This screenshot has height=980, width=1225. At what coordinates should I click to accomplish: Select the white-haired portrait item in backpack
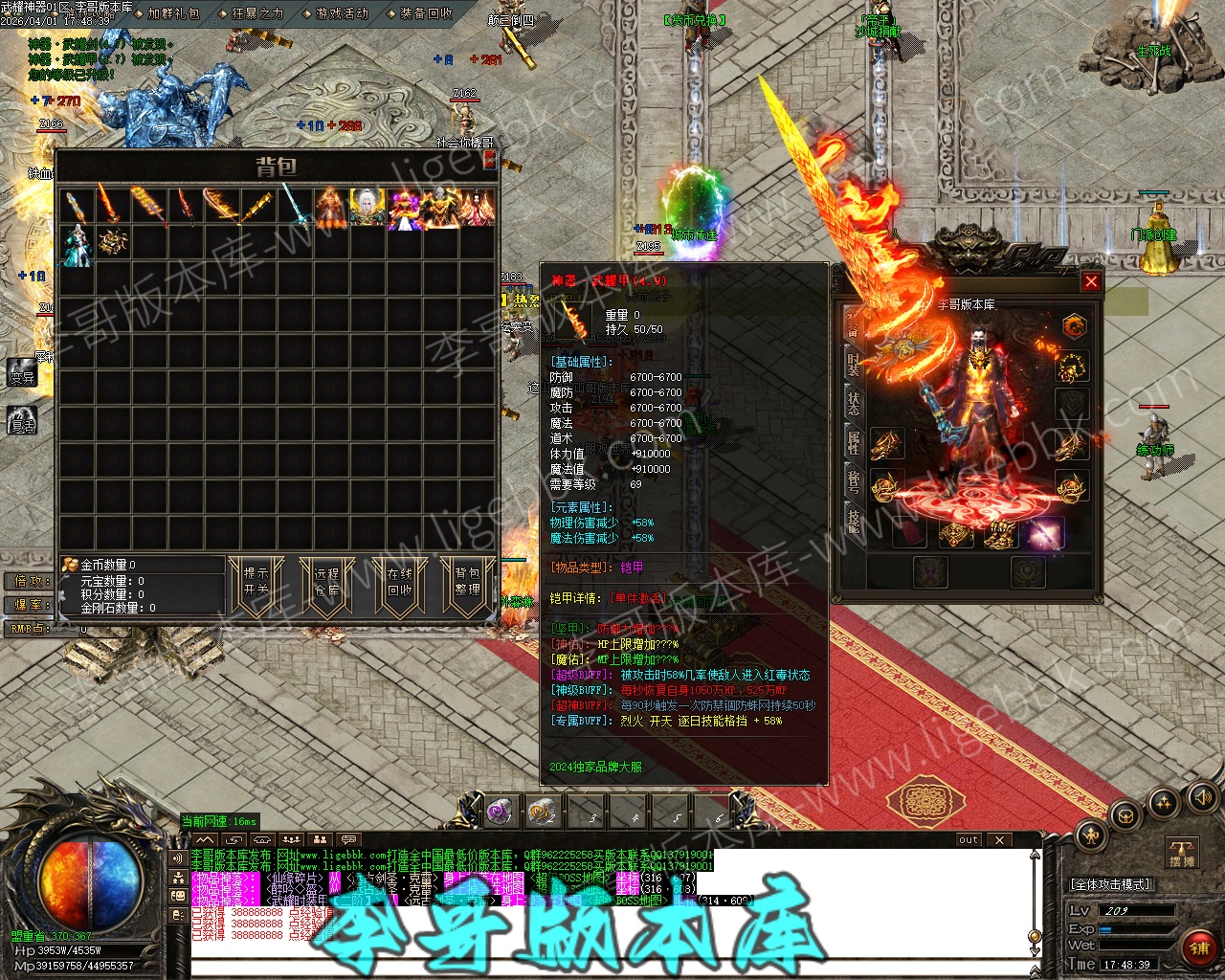367,208
